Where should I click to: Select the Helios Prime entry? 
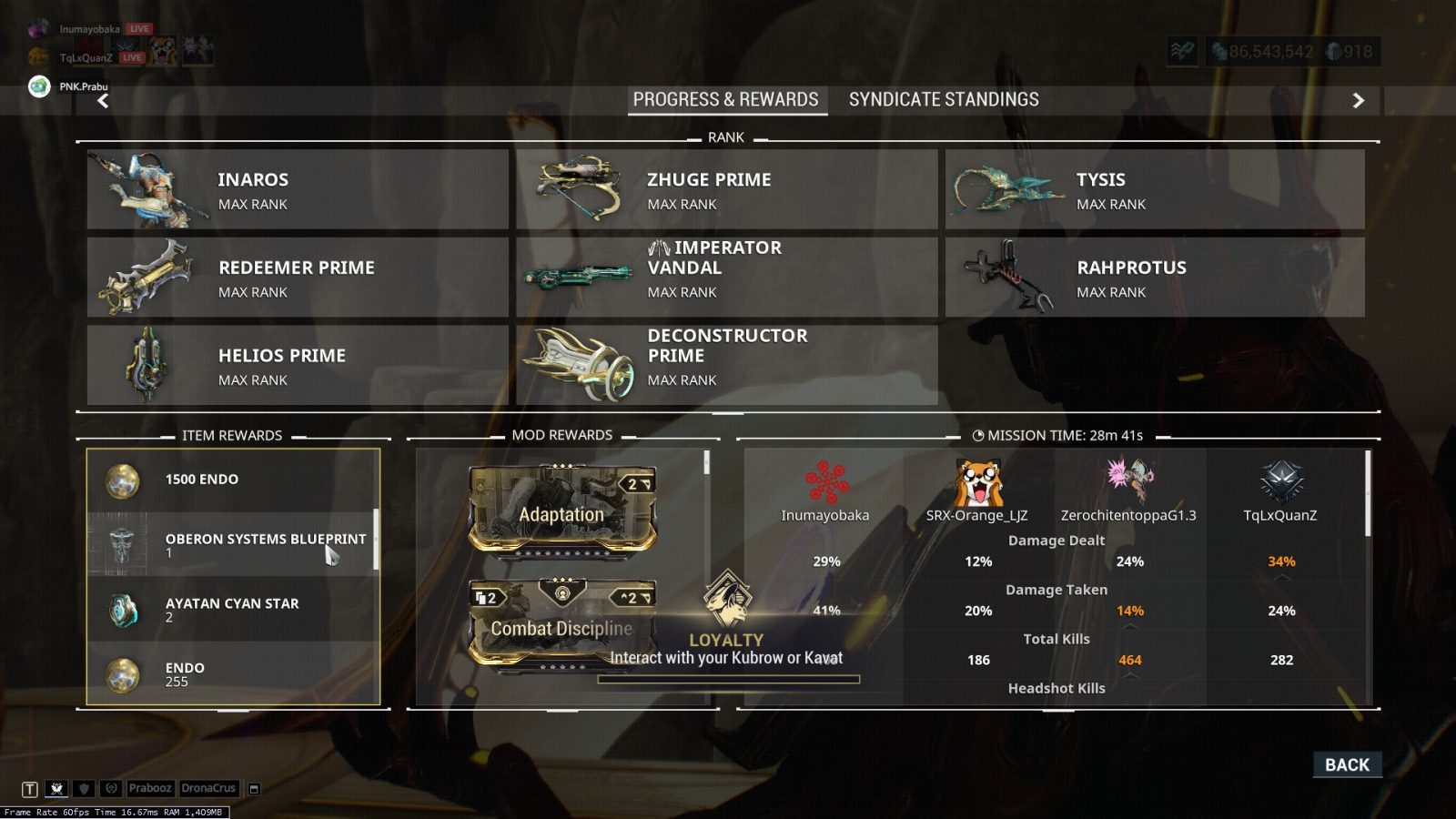pos(298,365)
